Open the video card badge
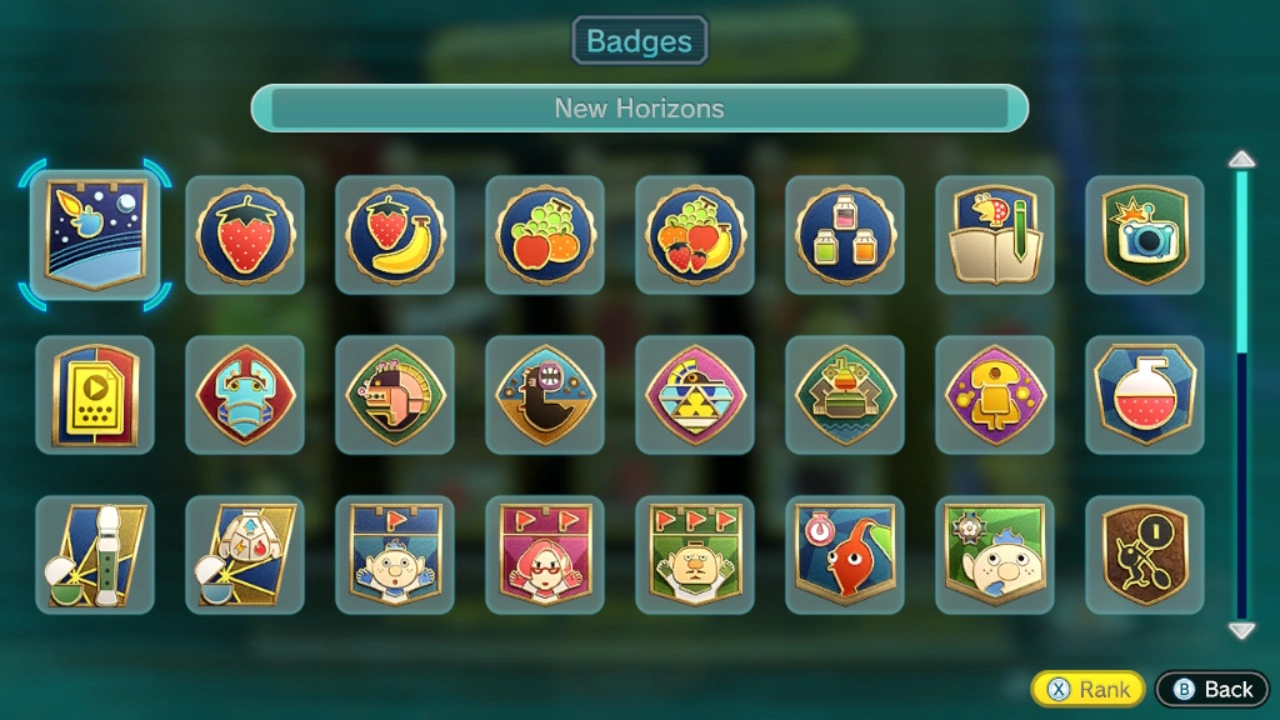The height and width of the screenshot is (720, 1280). (95, 395)
